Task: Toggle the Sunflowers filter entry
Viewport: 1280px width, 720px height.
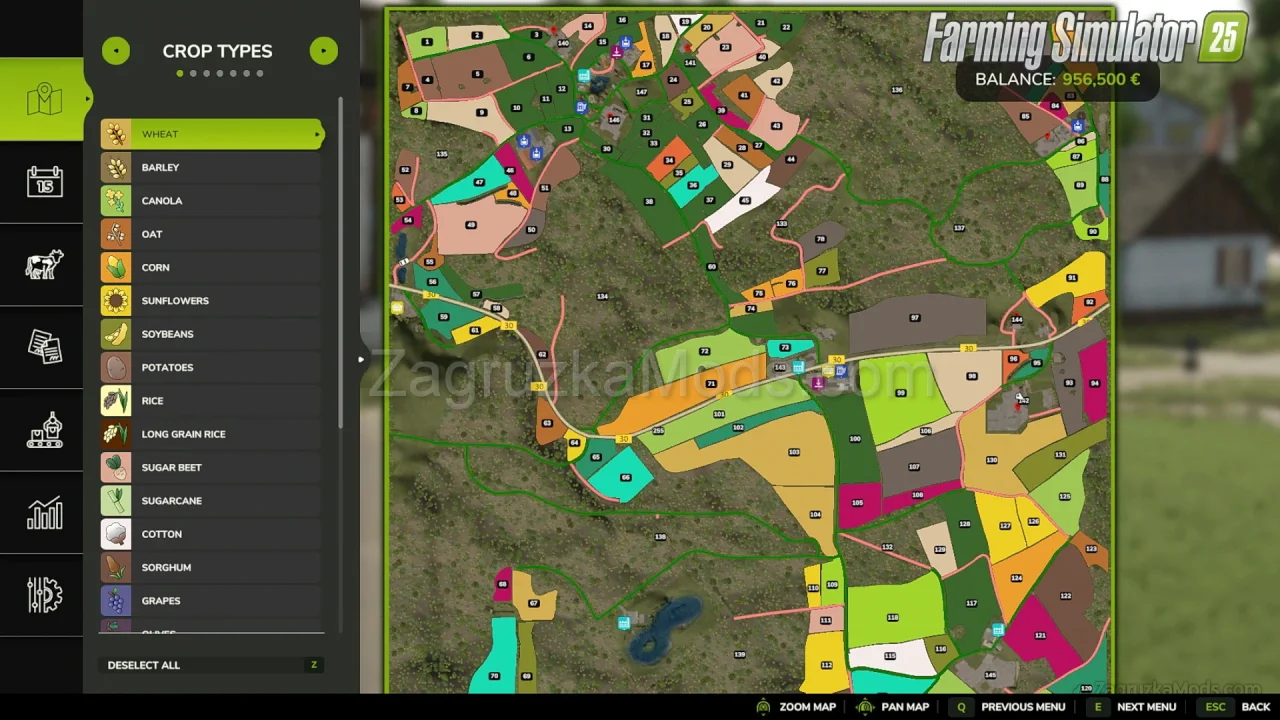Action: tap(211, 301)
